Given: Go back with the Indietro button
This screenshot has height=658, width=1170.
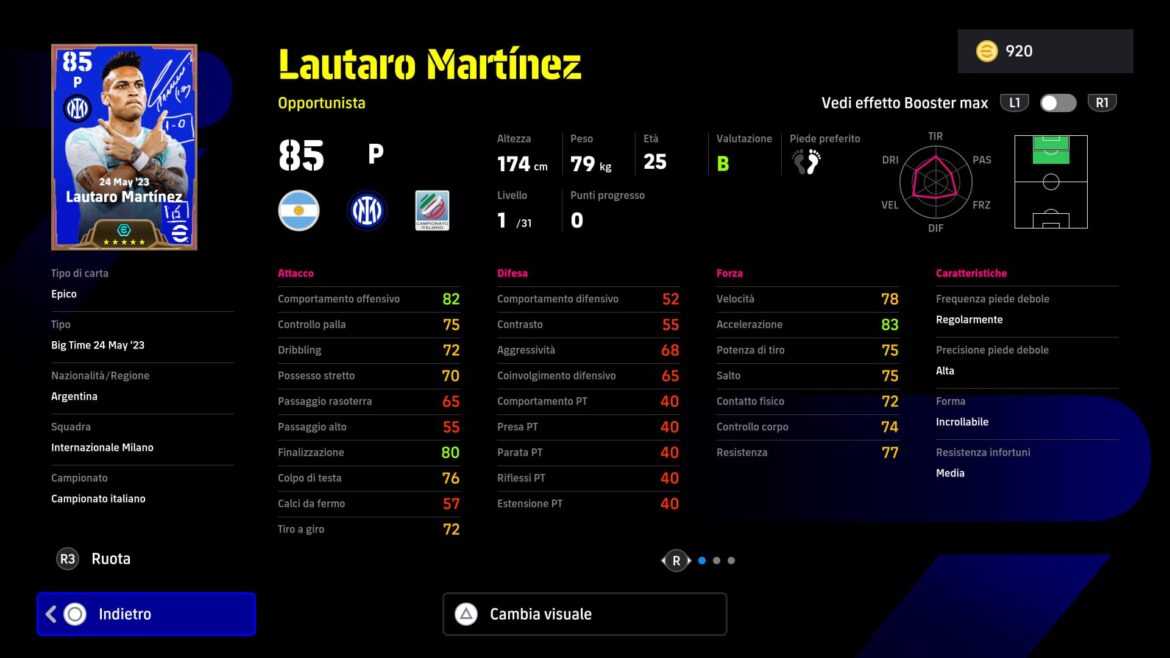Looking at the screenshot, I should click(x=146, y=614).
